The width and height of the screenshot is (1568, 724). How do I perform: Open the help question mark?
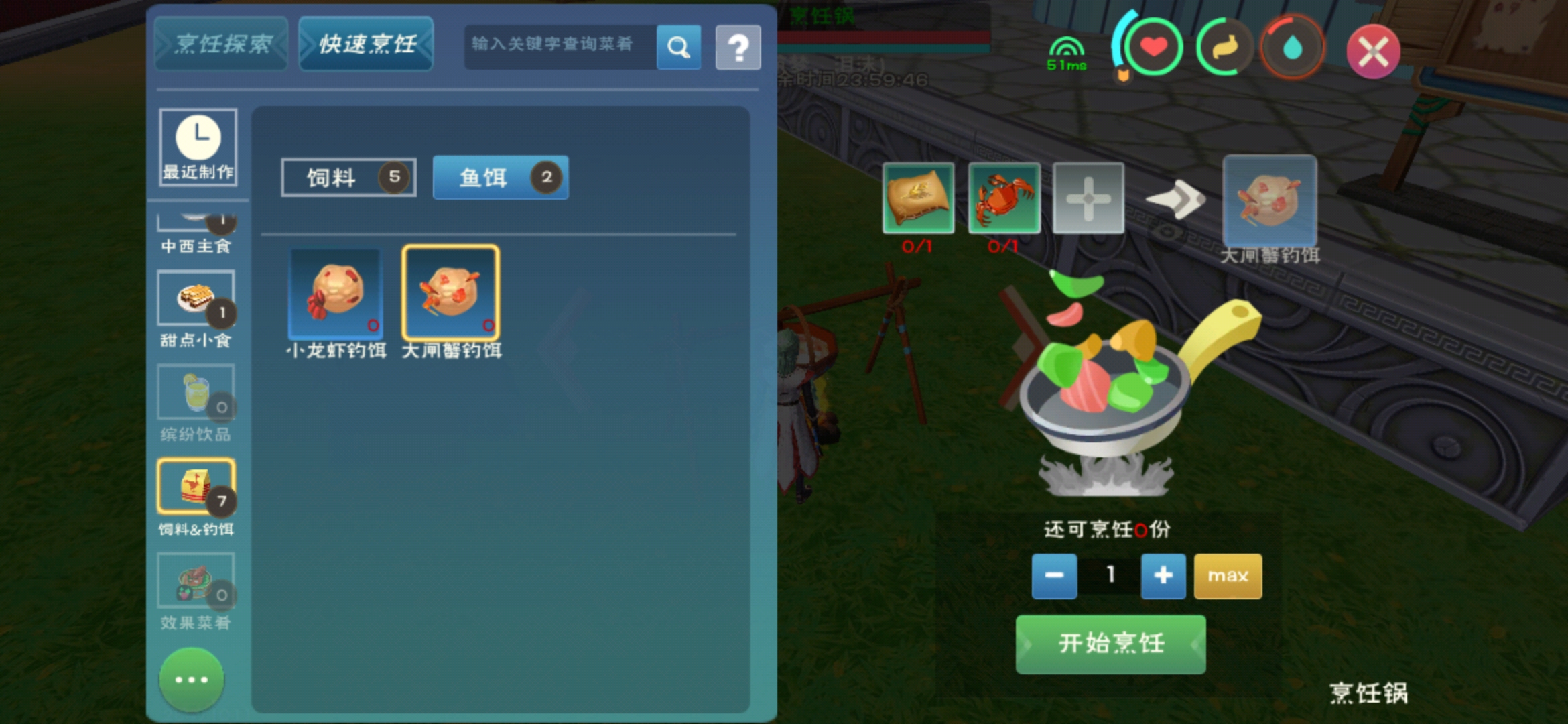pyautogui.click(x=738, y=47)
